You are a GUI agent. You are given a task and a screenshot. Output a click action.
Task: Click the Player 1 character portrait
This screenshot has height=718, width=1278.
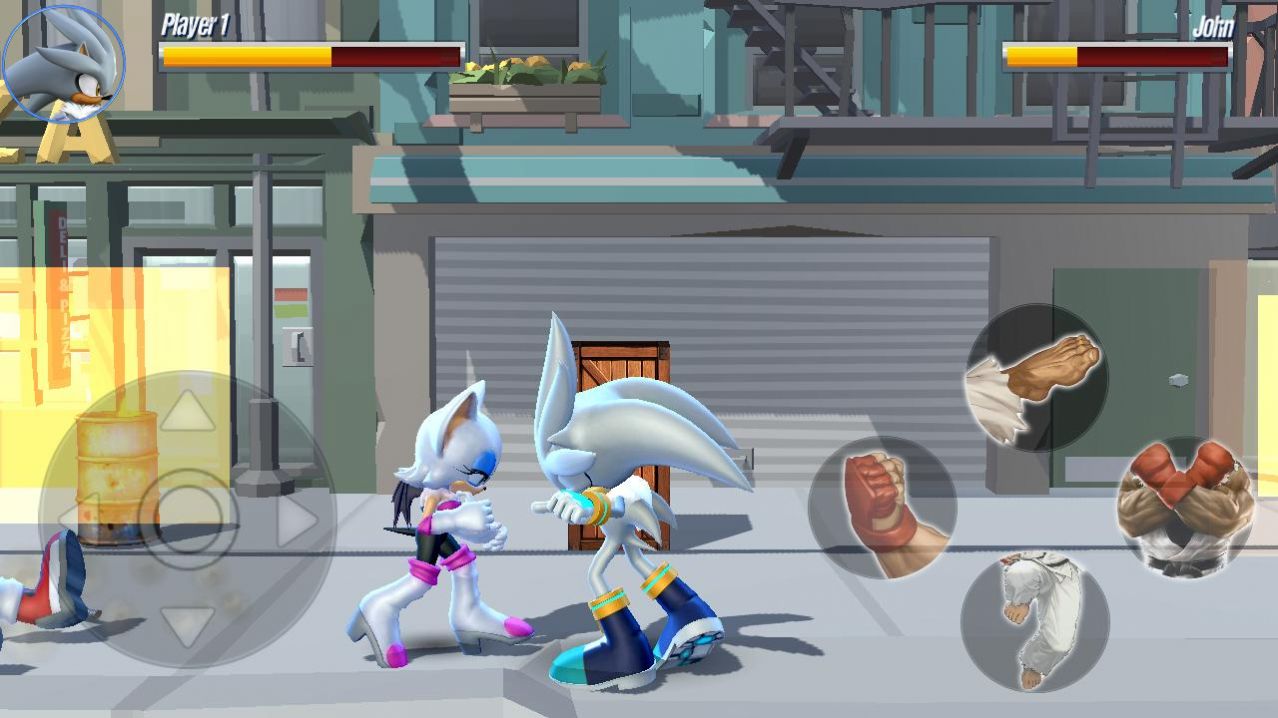pos(63,63)
